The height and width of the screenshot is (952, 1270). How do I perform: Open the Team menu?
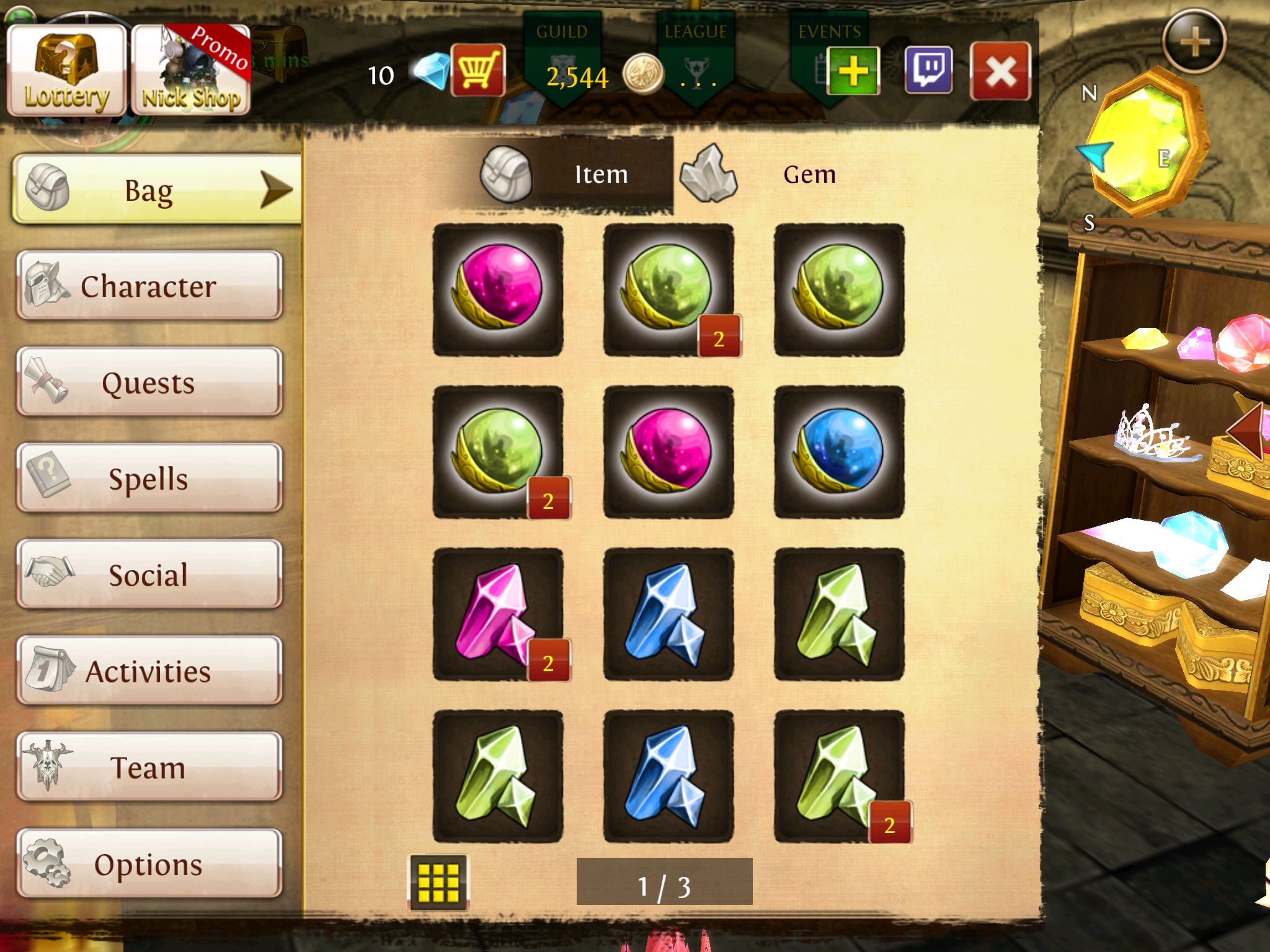pos(149,767)
